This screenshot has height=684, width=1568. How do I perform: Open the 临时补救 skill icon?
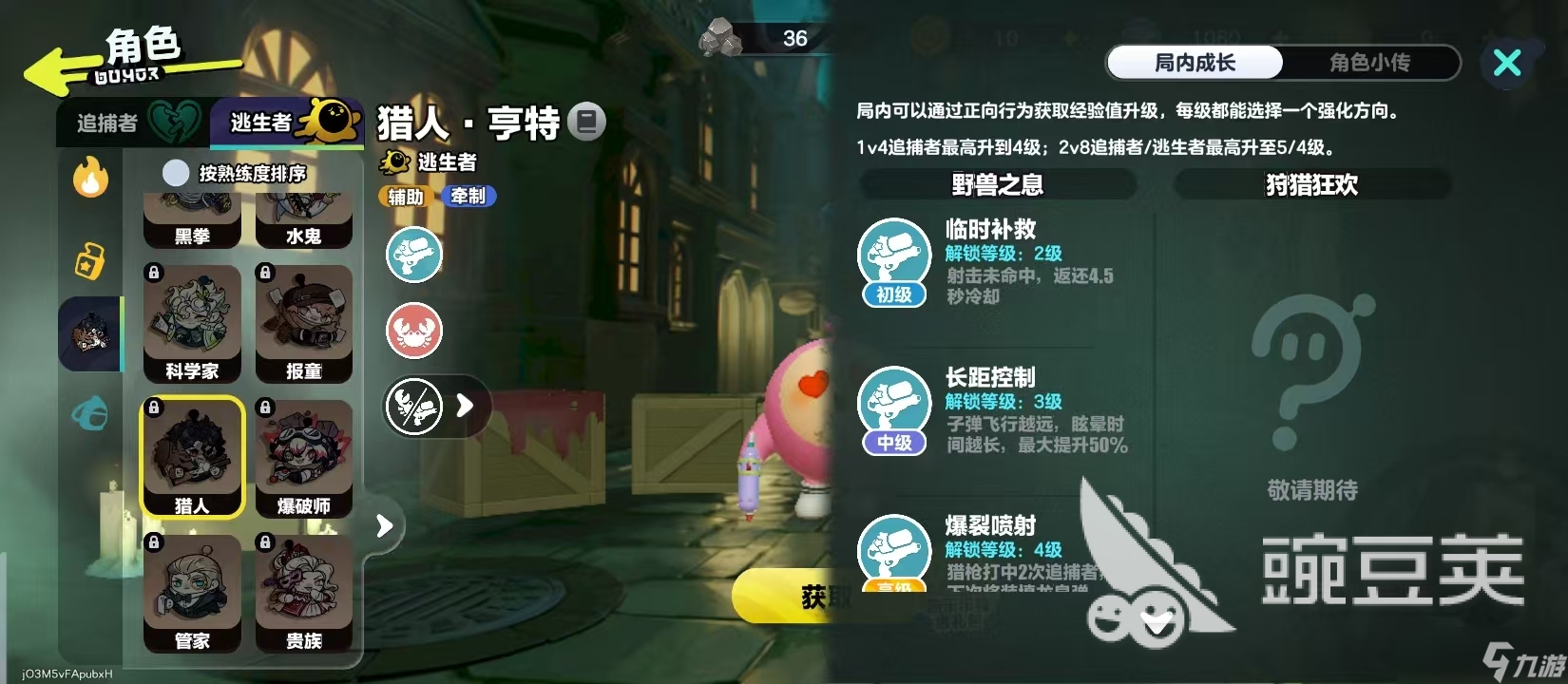pyautogui.click(x=892, y=254)
